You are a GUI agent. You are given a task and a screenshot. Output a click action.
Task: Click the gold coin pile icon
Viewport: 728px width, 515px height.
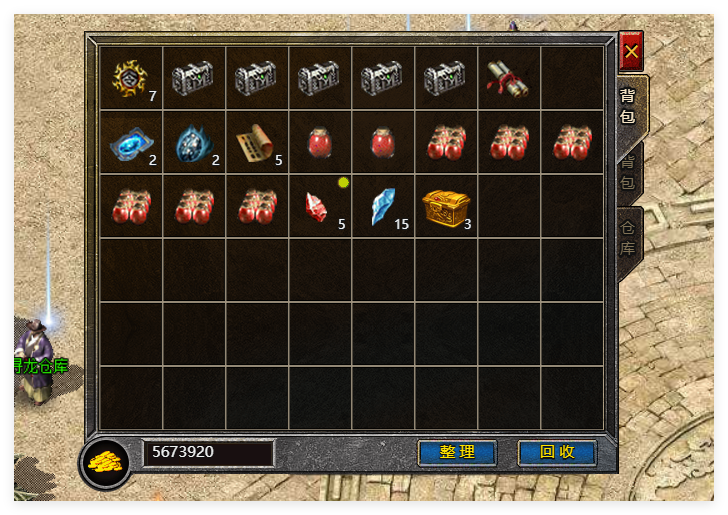pos(105,462)
